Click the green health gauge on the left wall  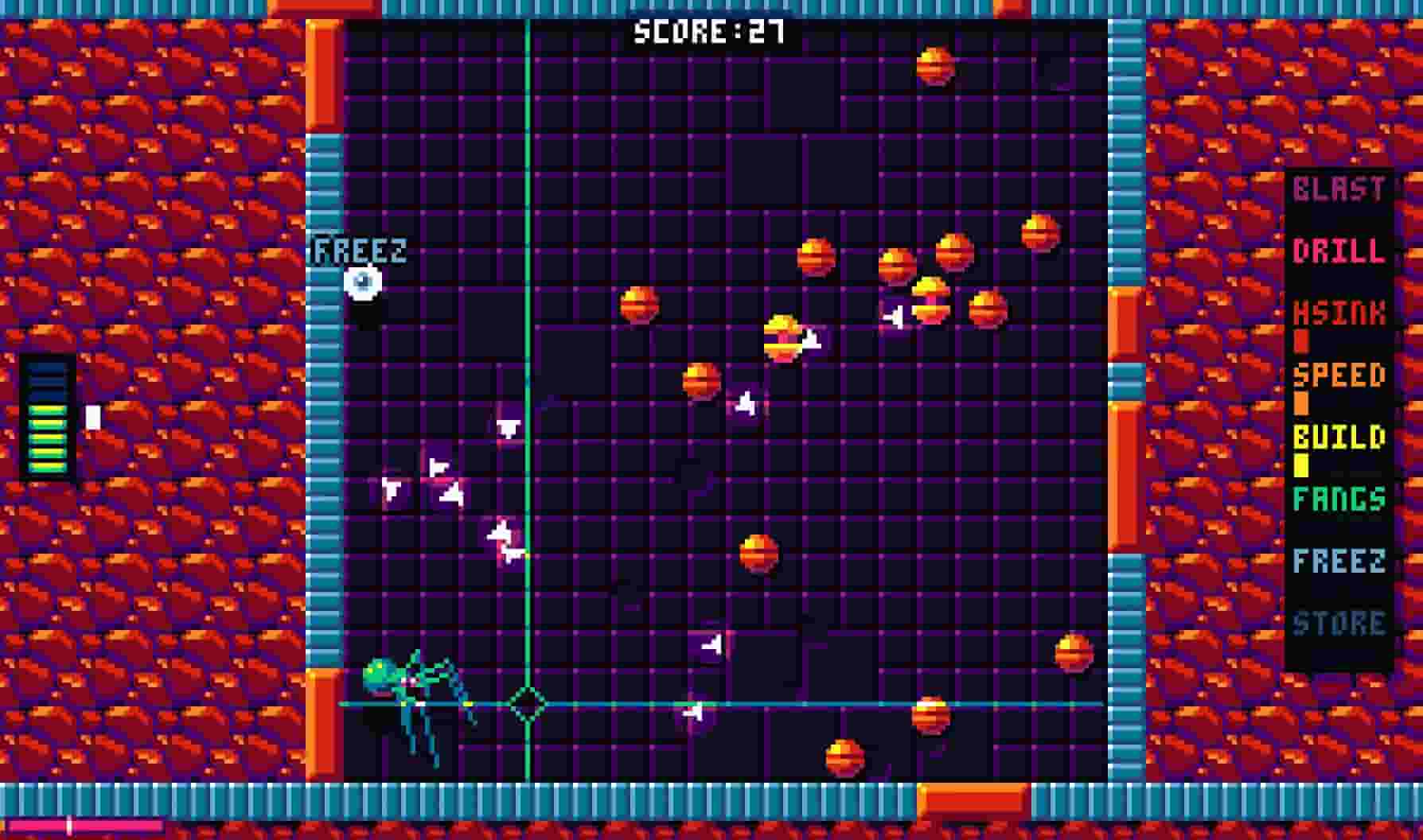(x=45, y=422)
